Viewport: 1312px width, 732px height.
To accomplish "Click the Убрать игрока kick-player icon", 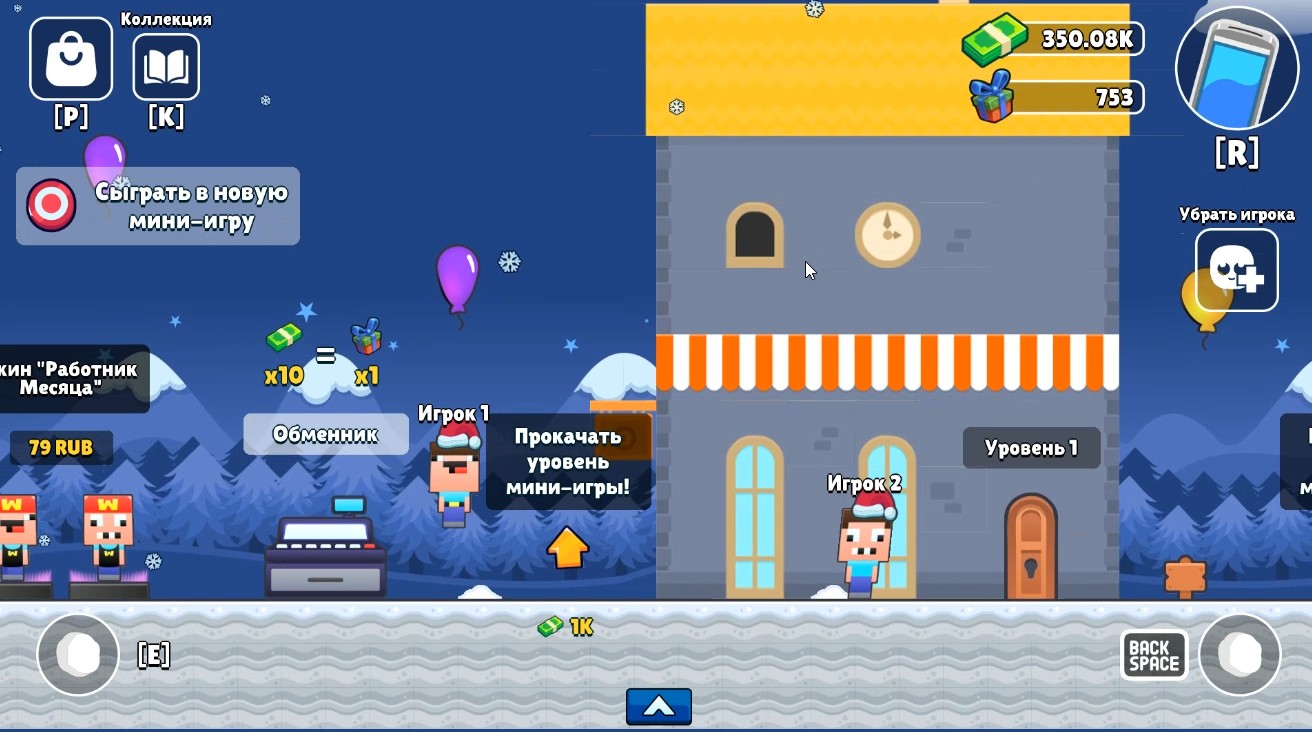I will click(1236, 269).
